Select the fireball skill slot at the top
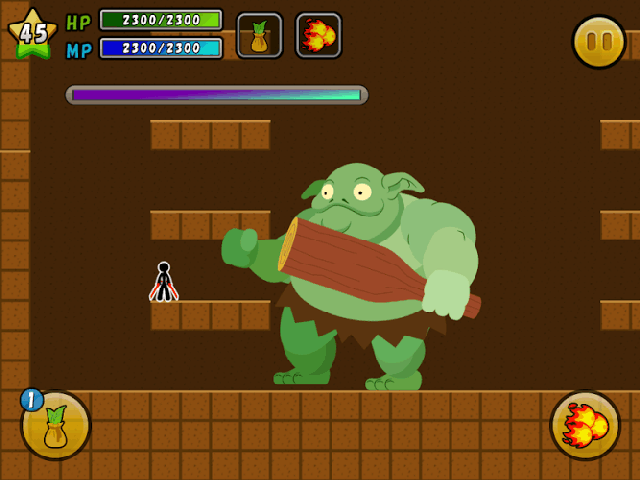Viewport: 640px width, 480px height. coord(318,36)
